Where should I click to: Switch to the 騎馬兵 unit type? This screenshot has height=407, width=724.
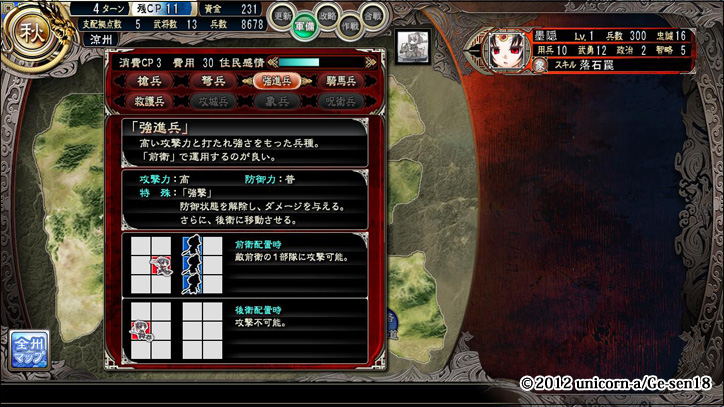[x=335, y=81]
